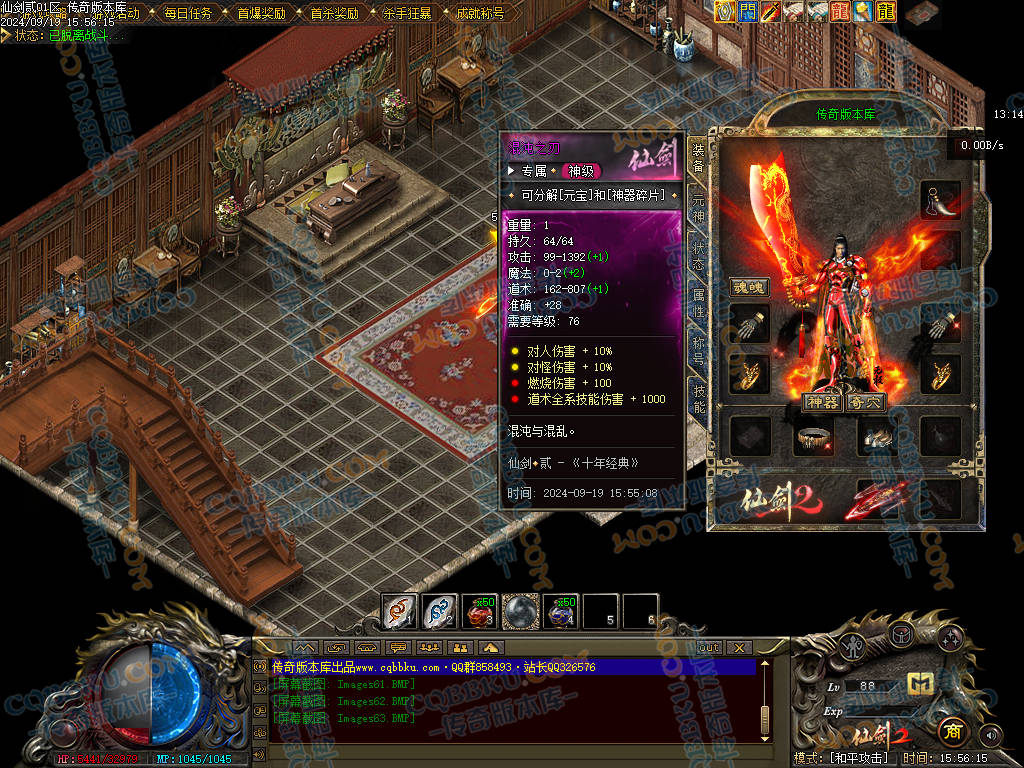Open the 杀手狂暴 menu entry
Image resolution: width=1024 pixels, height=768 pixels.
click(x=407, y=14)
